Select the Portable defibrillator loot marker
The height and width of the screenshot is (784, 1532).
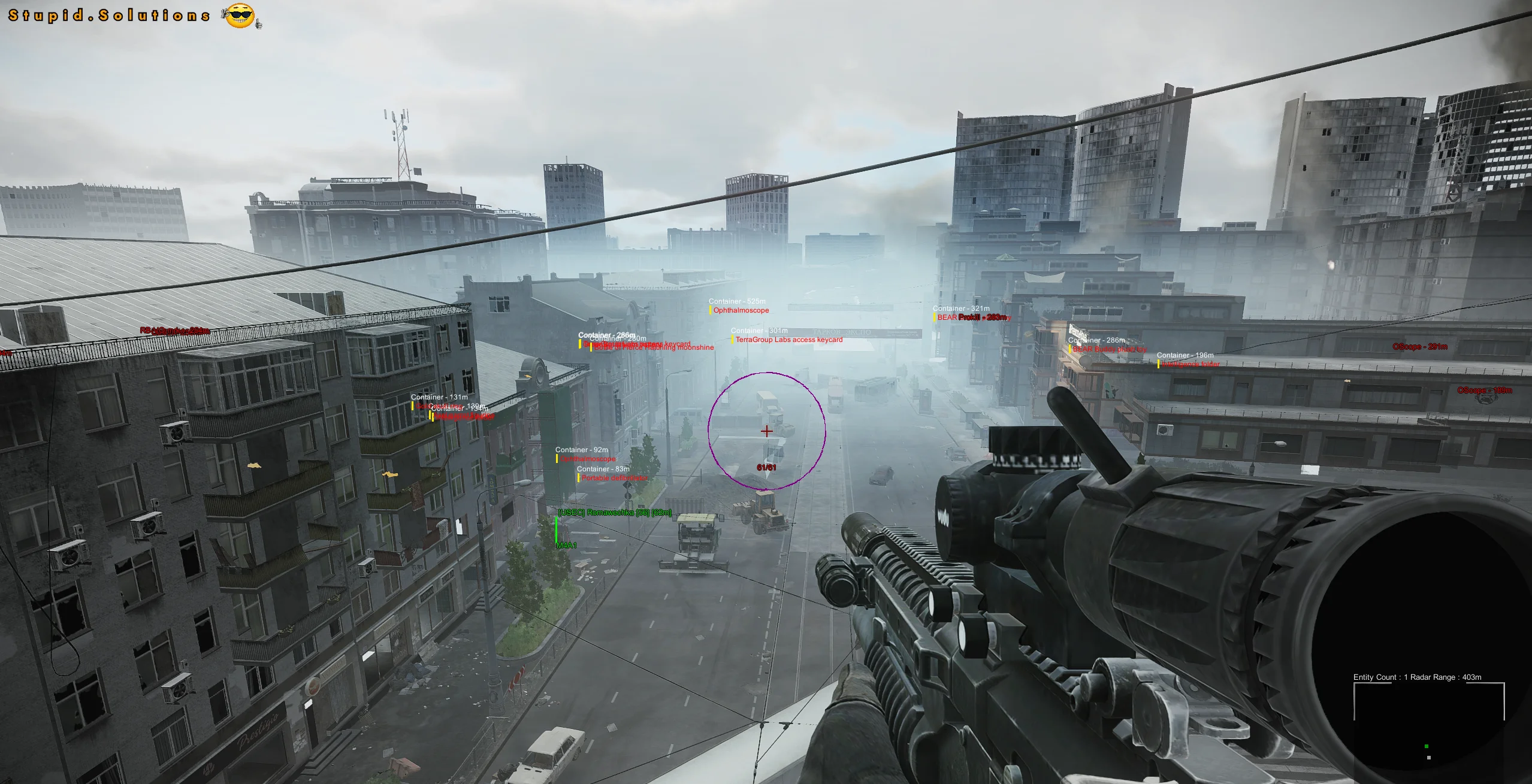[x=614, y=478]
